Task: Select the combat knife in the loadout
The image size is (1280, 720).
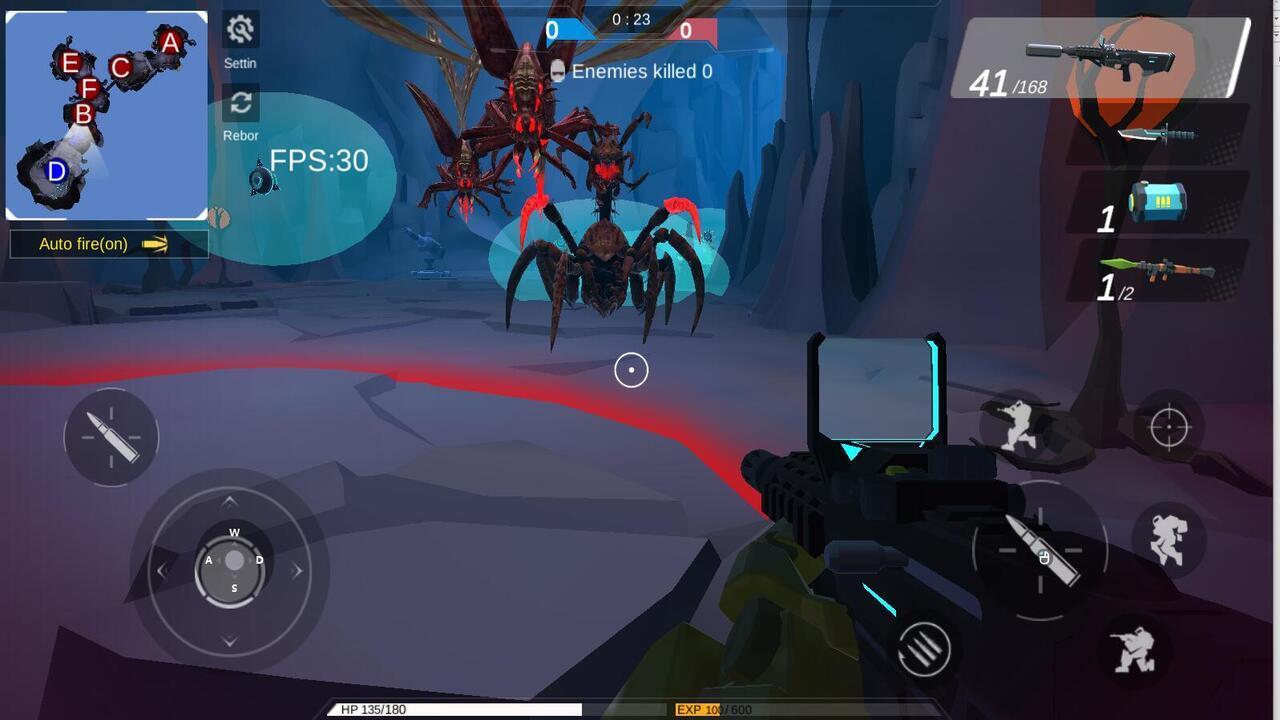Action: coord(1160,133)
